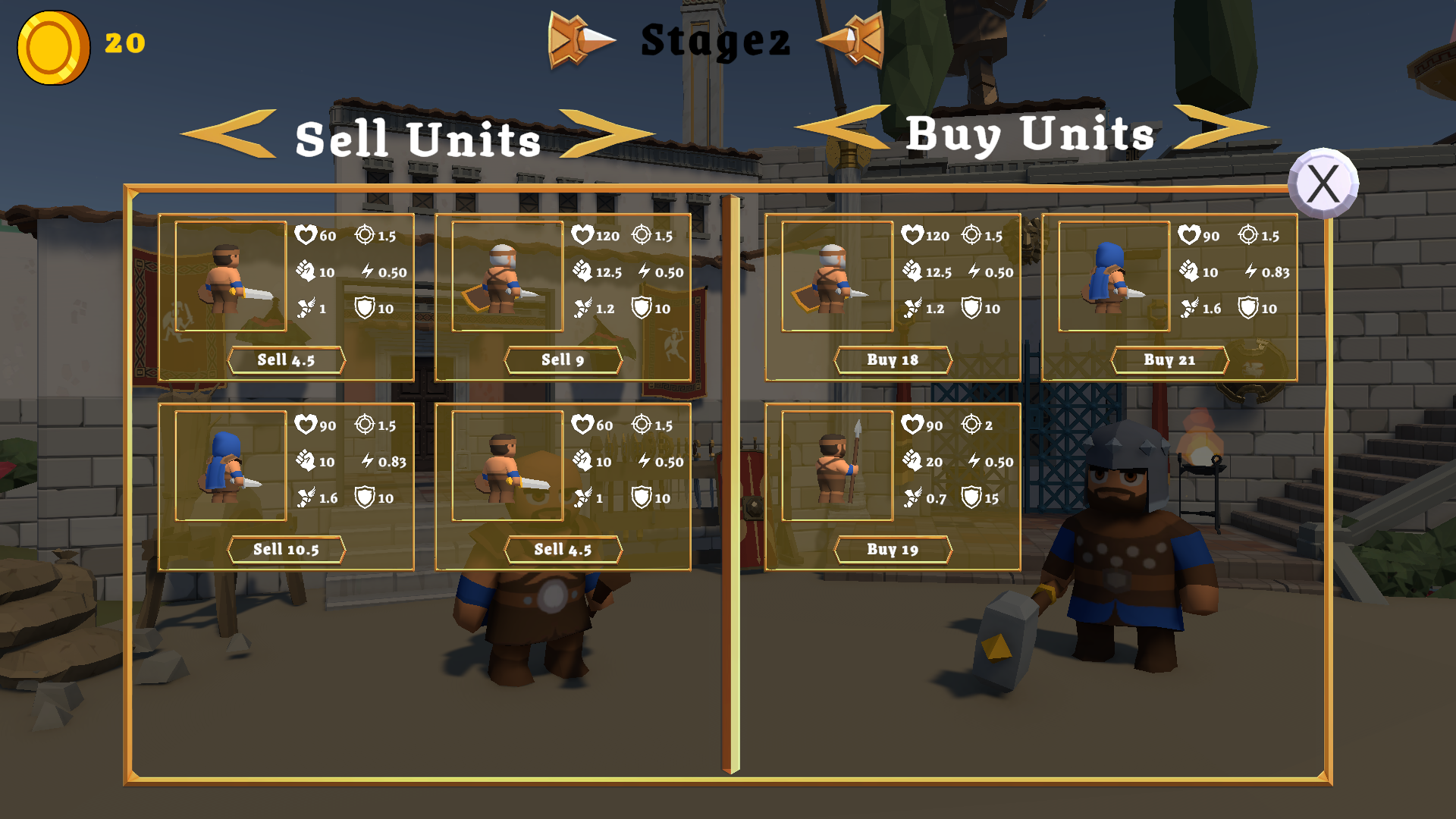
Task: Buy the shield warrior for 18
Action: (x=893, y=360)
